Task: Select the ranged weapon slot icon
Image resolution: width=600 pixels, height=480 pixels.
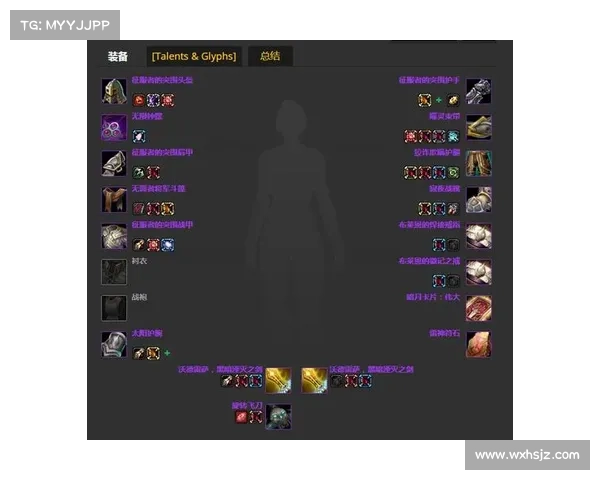Action: (x=278, y=416)
